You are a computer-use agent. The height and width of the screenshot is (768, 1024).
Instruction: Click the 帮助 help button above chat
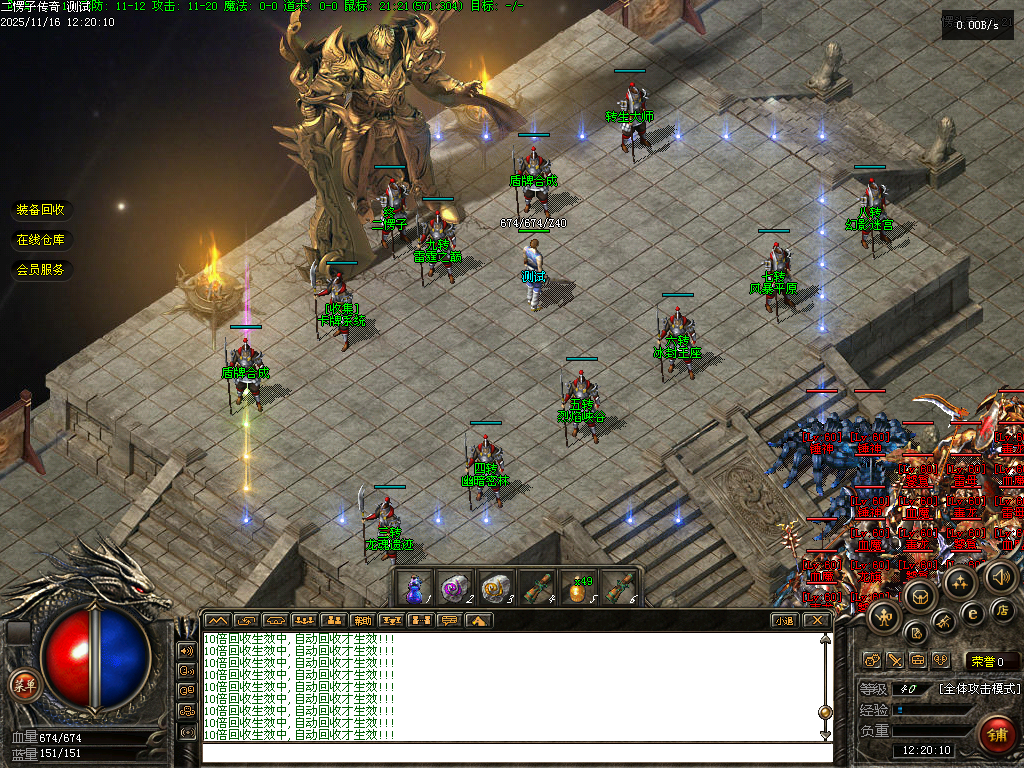(362, 620)
